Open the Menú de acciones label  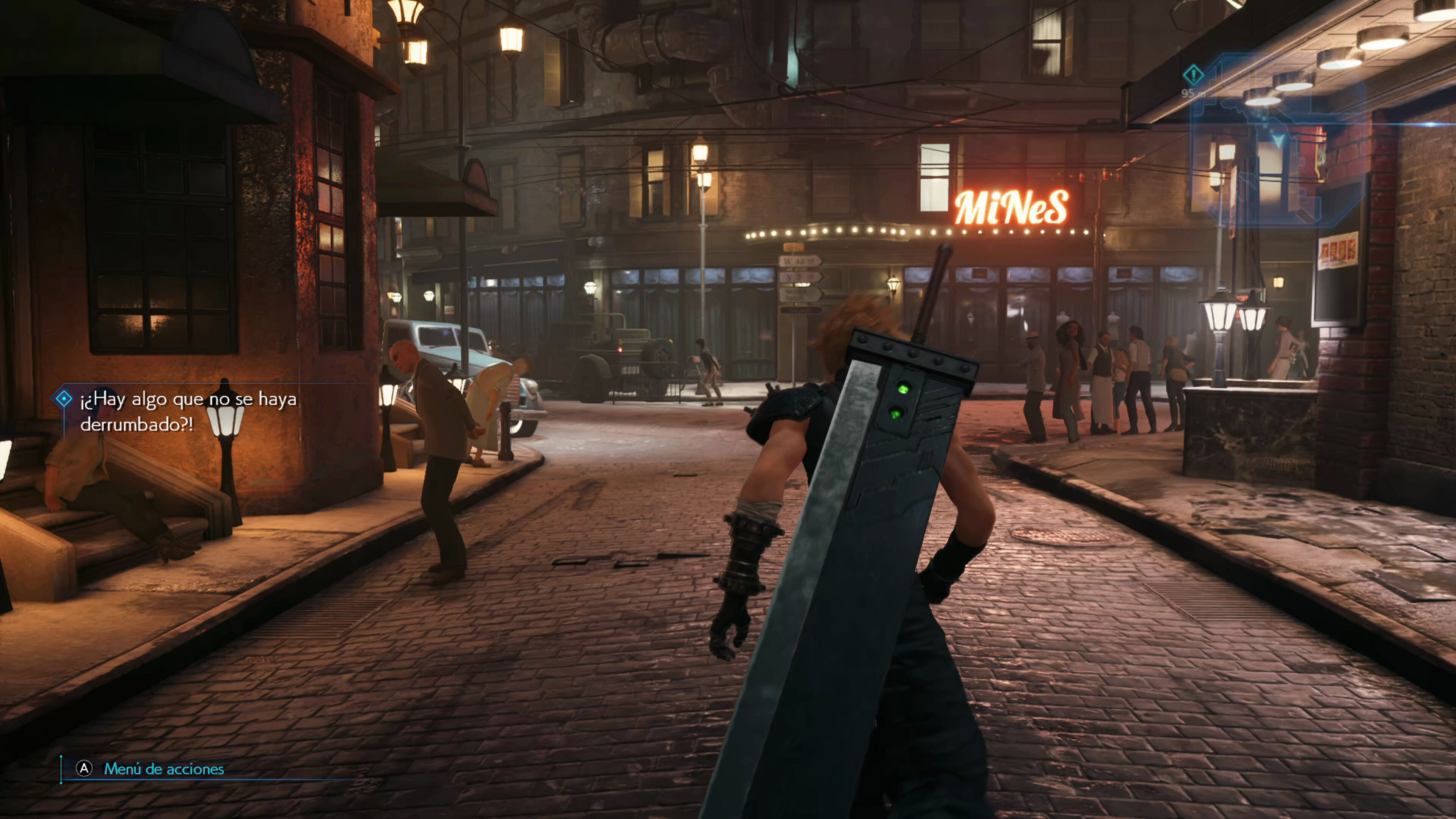pyautogui.click(x=164, y=769)
